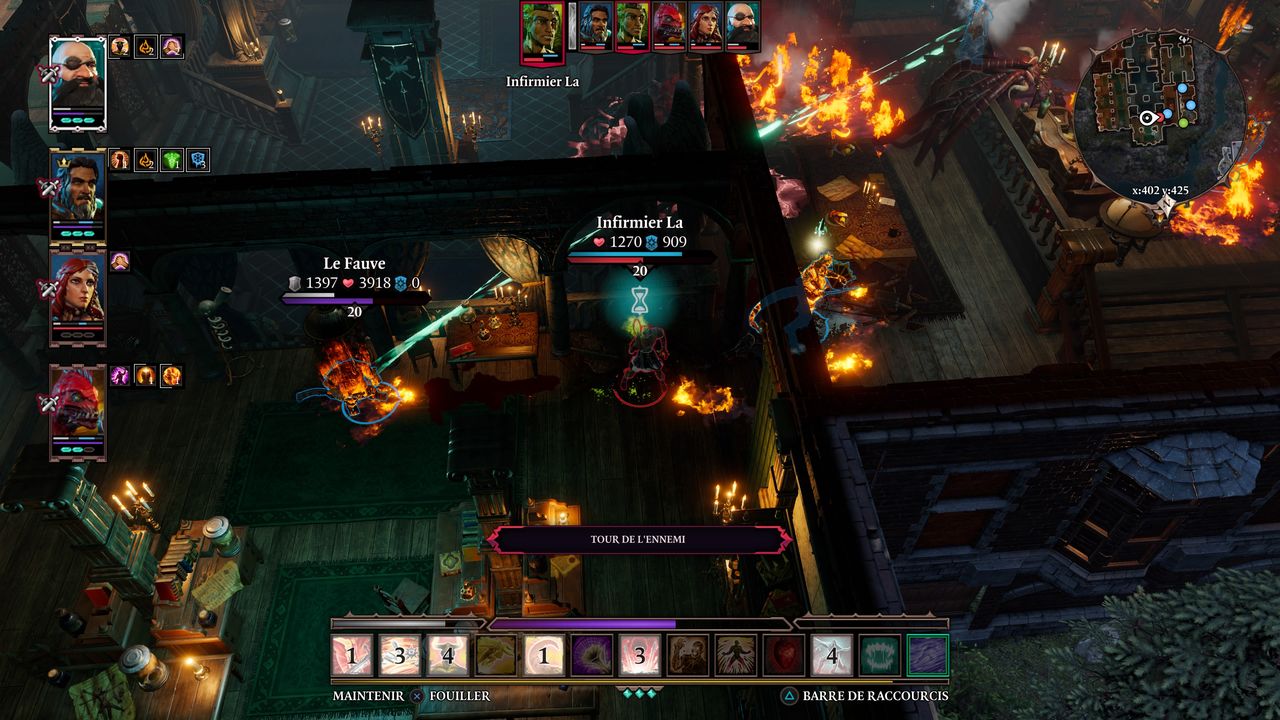Use the flexing figure skill slot
The width and height of the screenshot is (1280, 720).
[736, 655]
